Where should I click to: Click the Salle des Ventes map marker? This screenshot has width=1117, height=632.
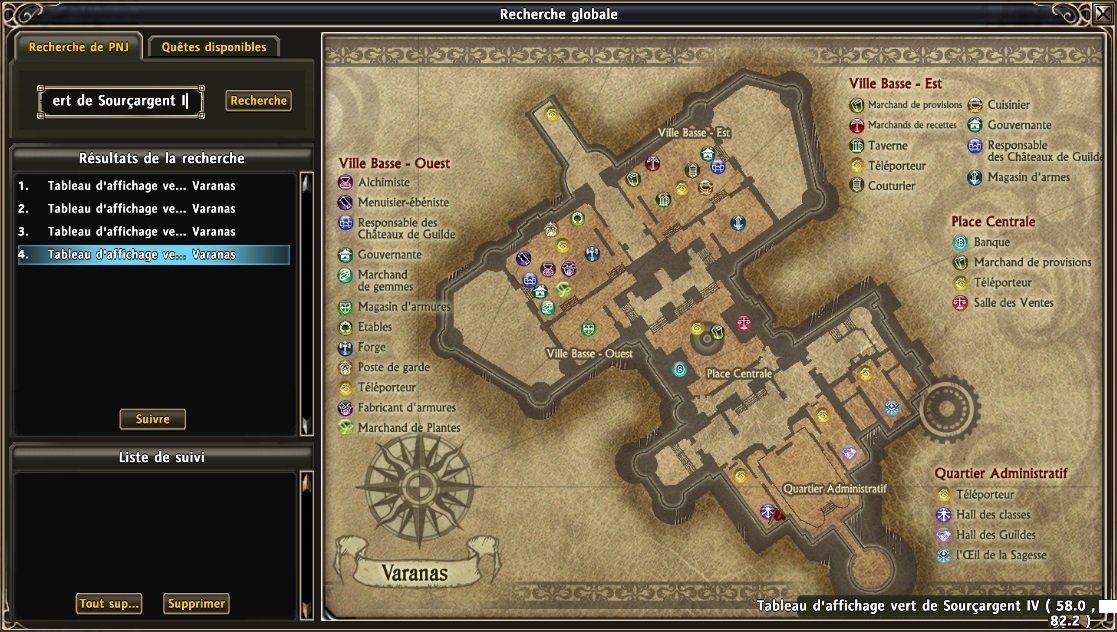[743, 323]
